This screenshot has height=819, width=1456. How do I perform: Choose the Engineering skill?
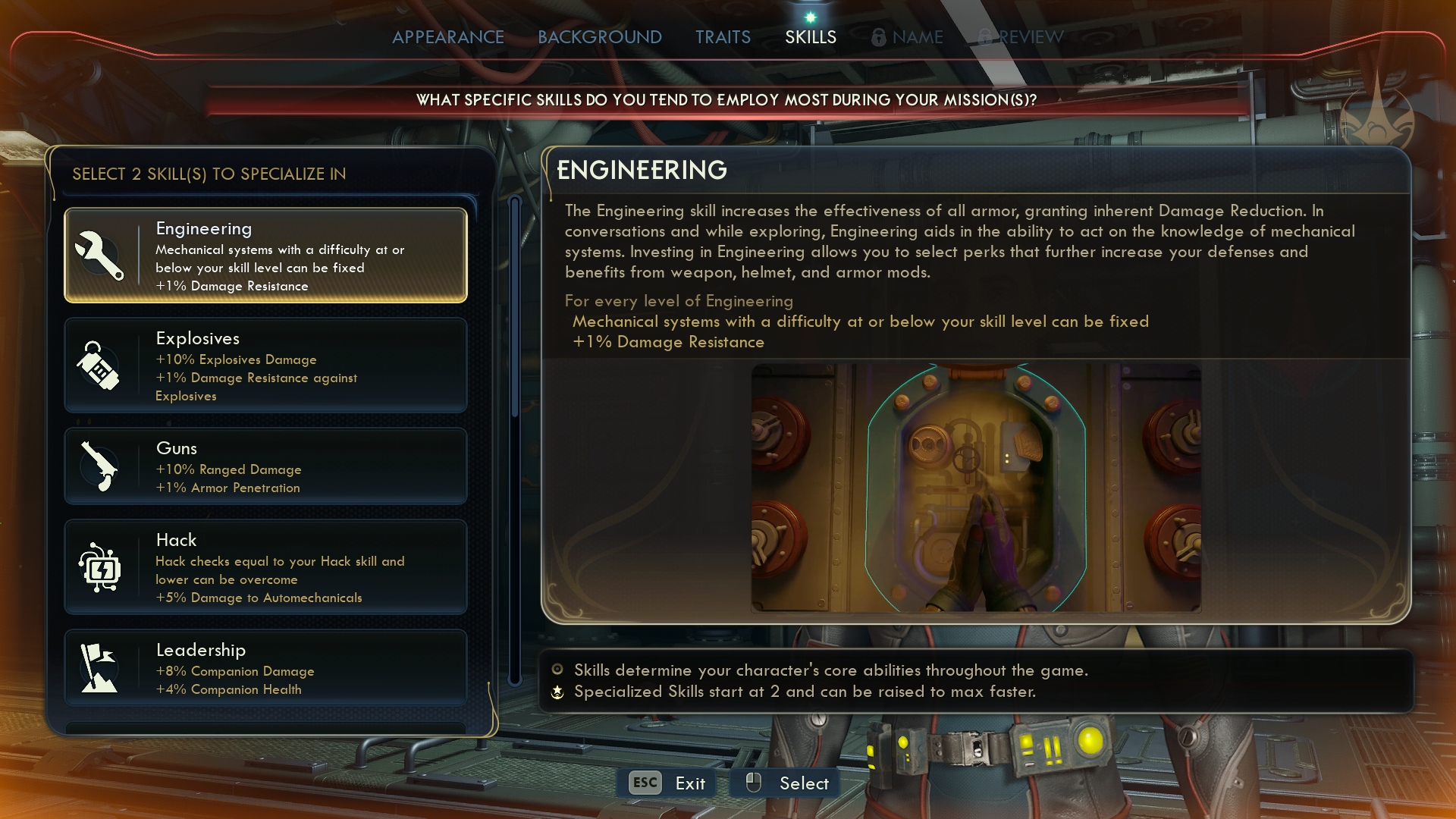[265, 256]
